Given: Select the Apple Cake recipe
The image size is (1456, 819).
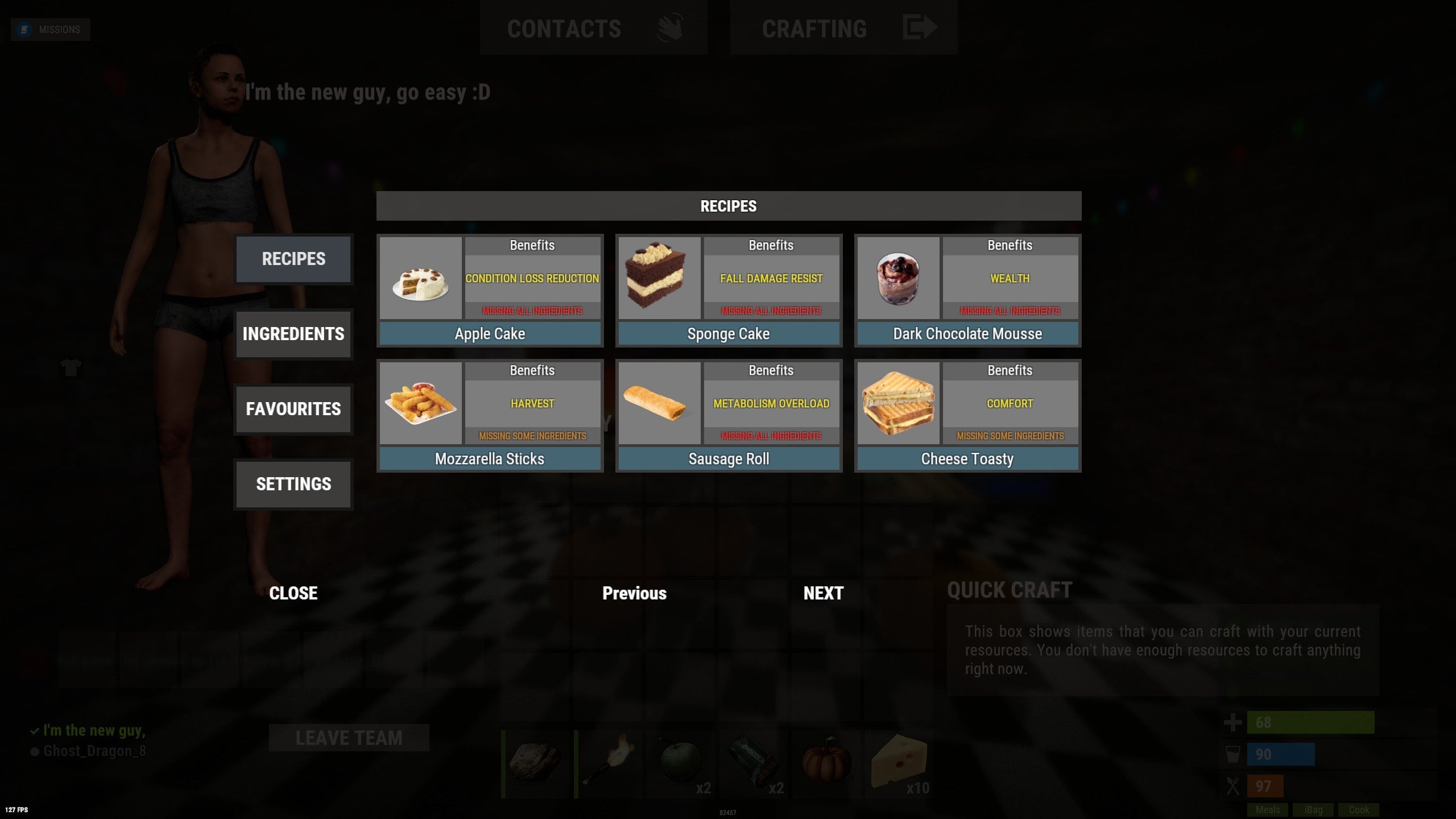Looking at the screenshot, I should pyautogui.click(x=490, y=334).
